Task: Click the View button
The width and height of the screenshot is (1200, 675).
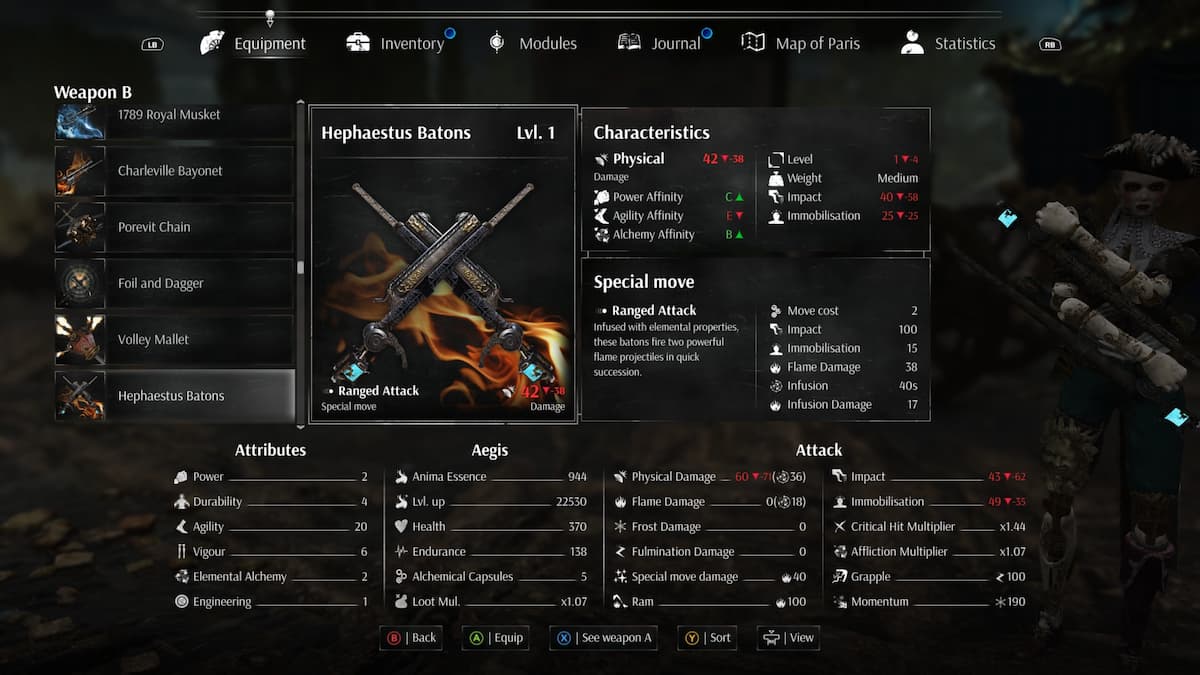Action: coord(789,638)
